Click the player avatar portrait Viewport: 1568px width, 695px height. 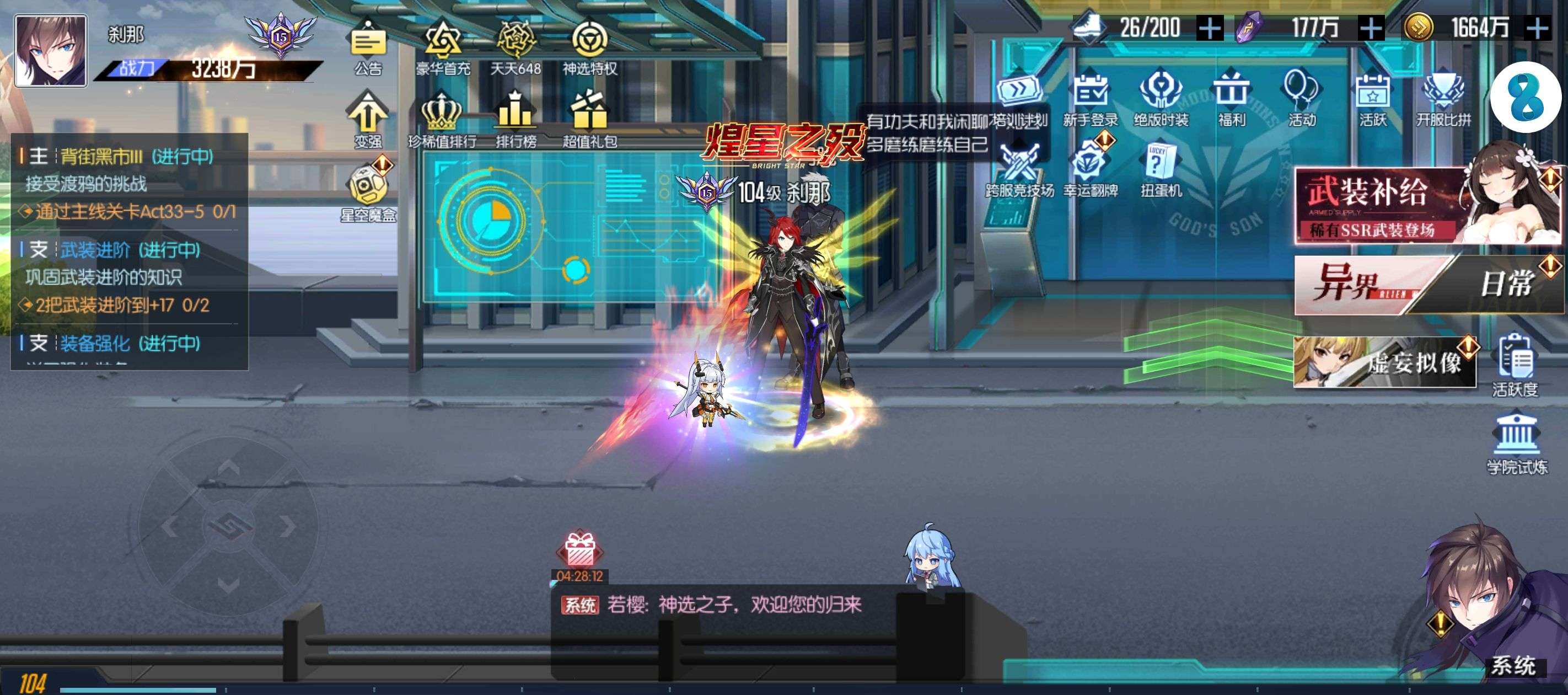pyautogui.click(x=51, y=51)
